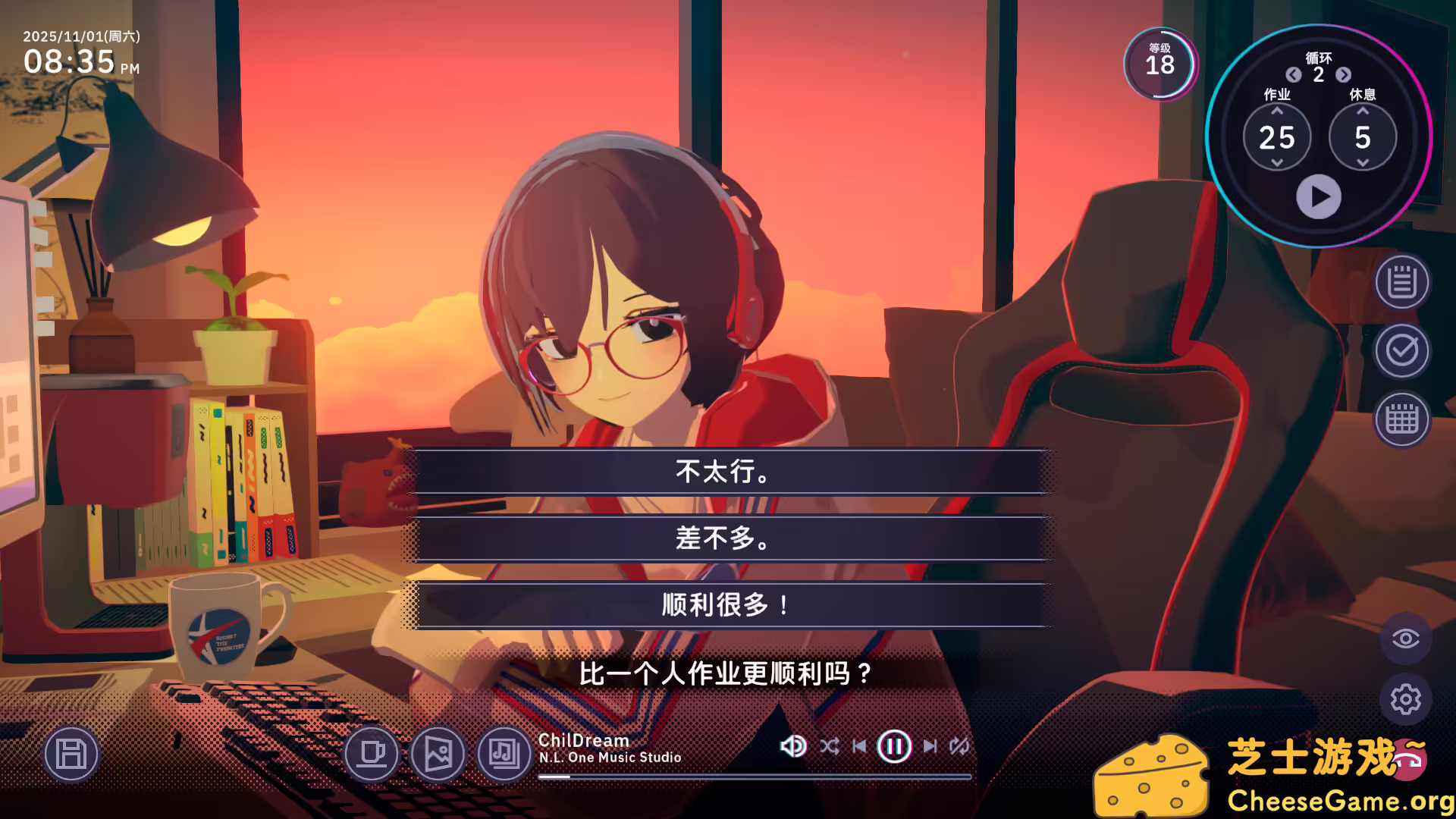Click right arrow to increase 循环 cycles
This screenshot has height=819, width=1456.
tap(1344, 76)
